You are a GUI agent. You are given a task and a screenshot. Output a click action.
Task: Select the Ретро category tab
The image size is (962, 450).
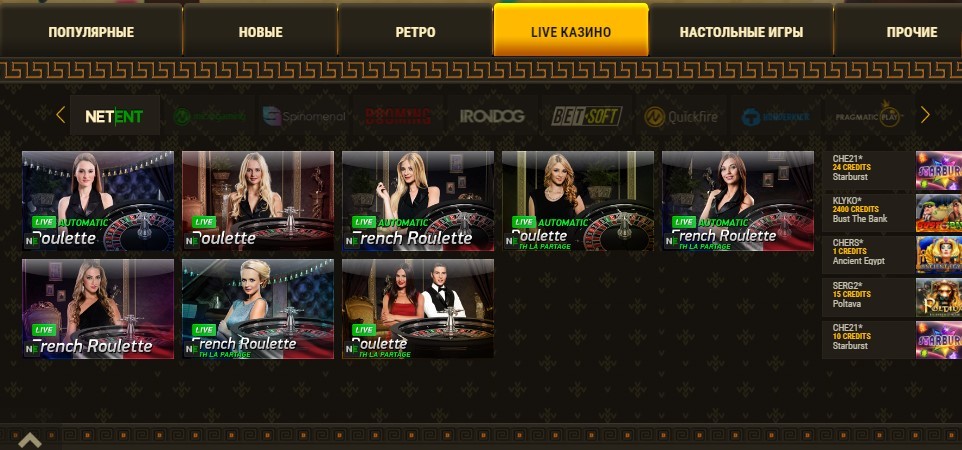coord(415,32)
